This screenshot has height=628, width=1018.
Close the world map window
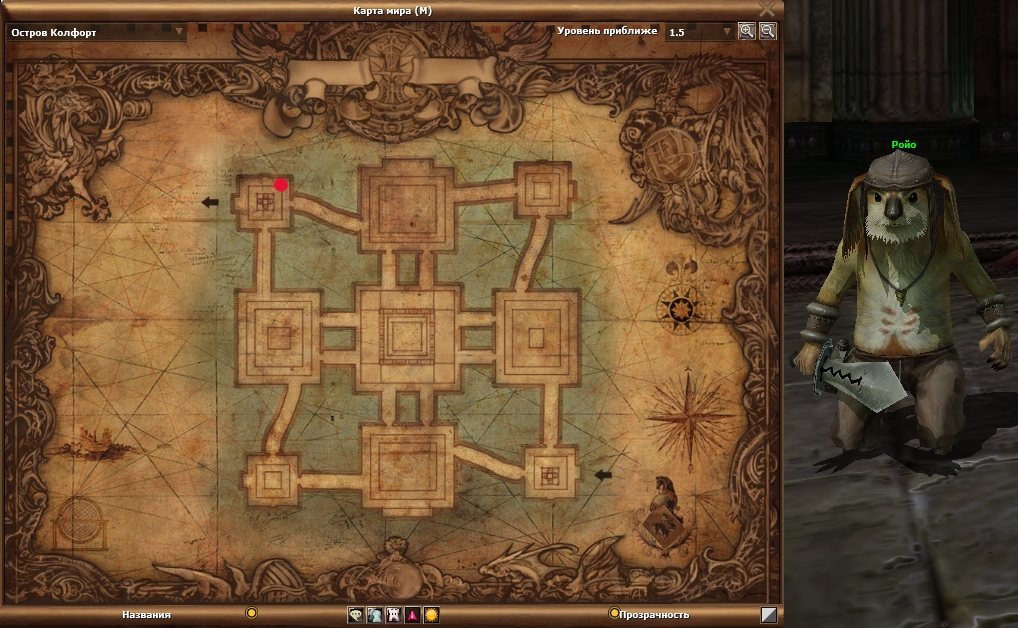(767, 8)
